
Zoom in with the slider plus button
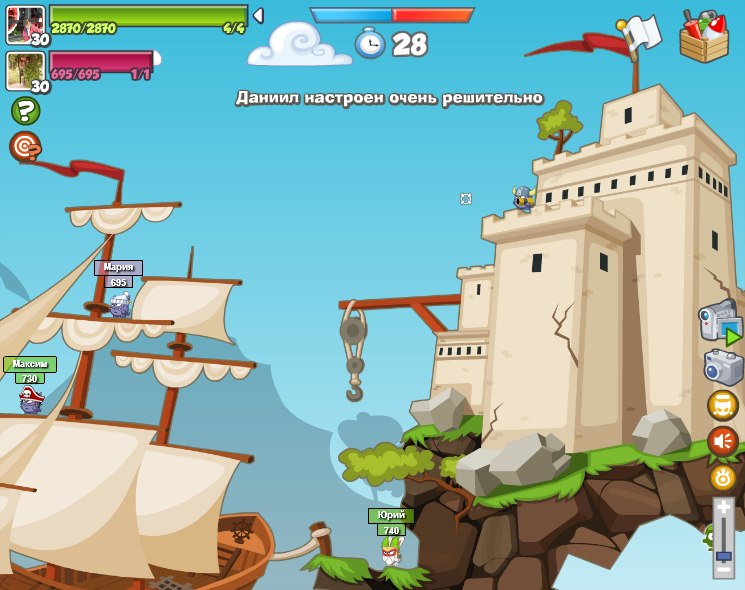pos(723,508)
